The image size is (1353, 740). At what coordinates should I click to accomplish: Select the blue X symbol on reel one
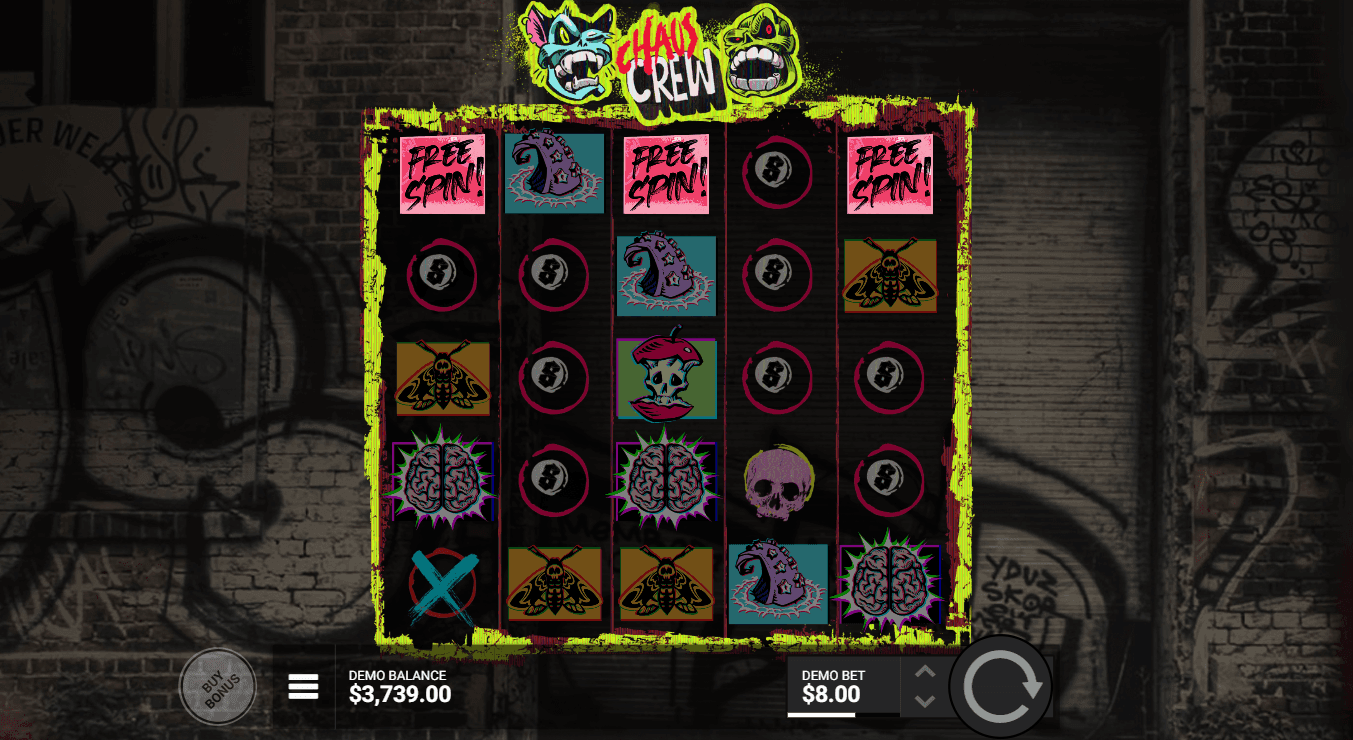441,582
